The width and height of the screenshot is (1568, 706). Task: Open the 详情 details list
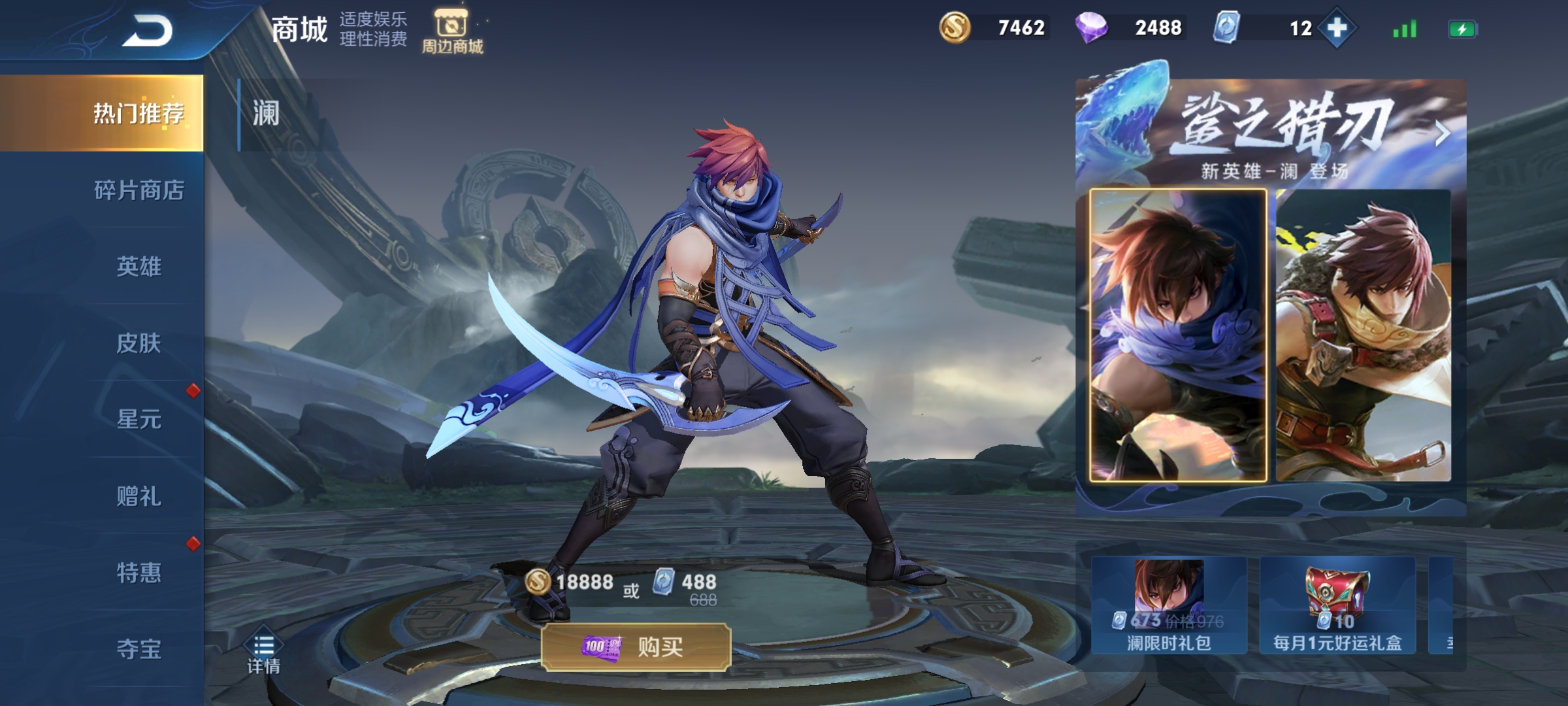point(263,654)
